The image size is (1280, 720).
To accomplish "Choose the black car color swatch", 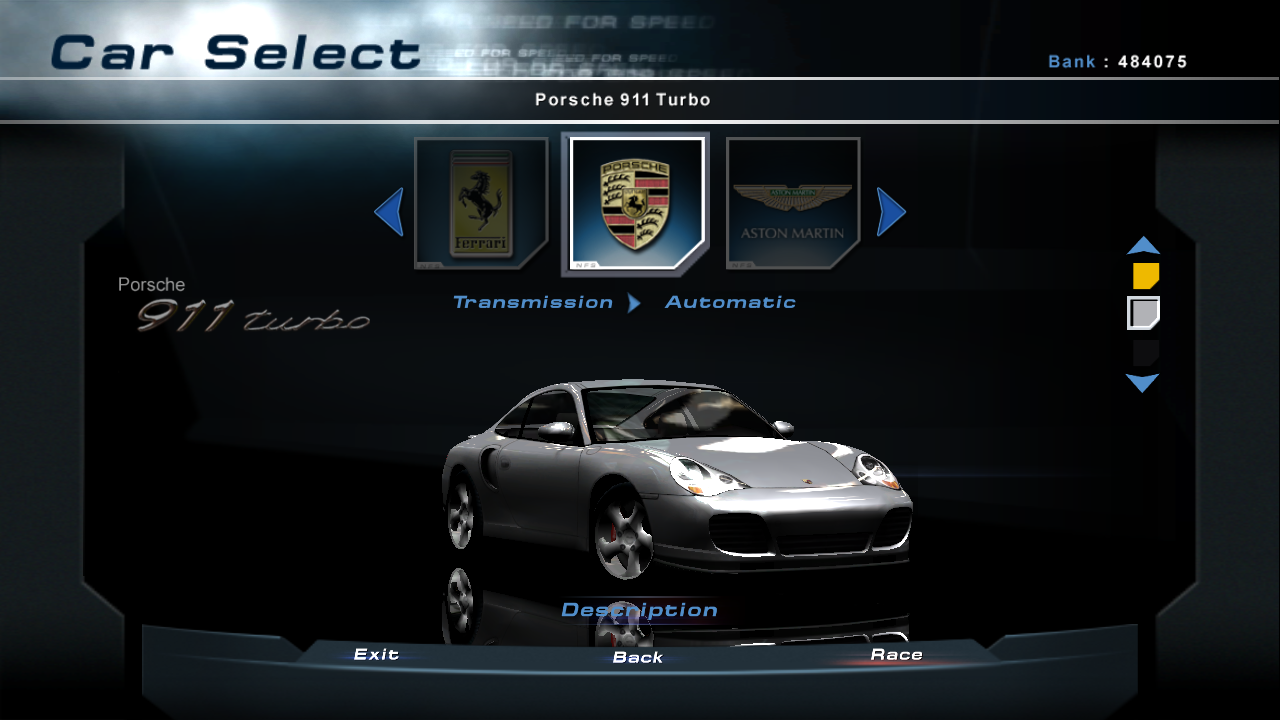I will pyautogui.click(x=1145, y=352).
